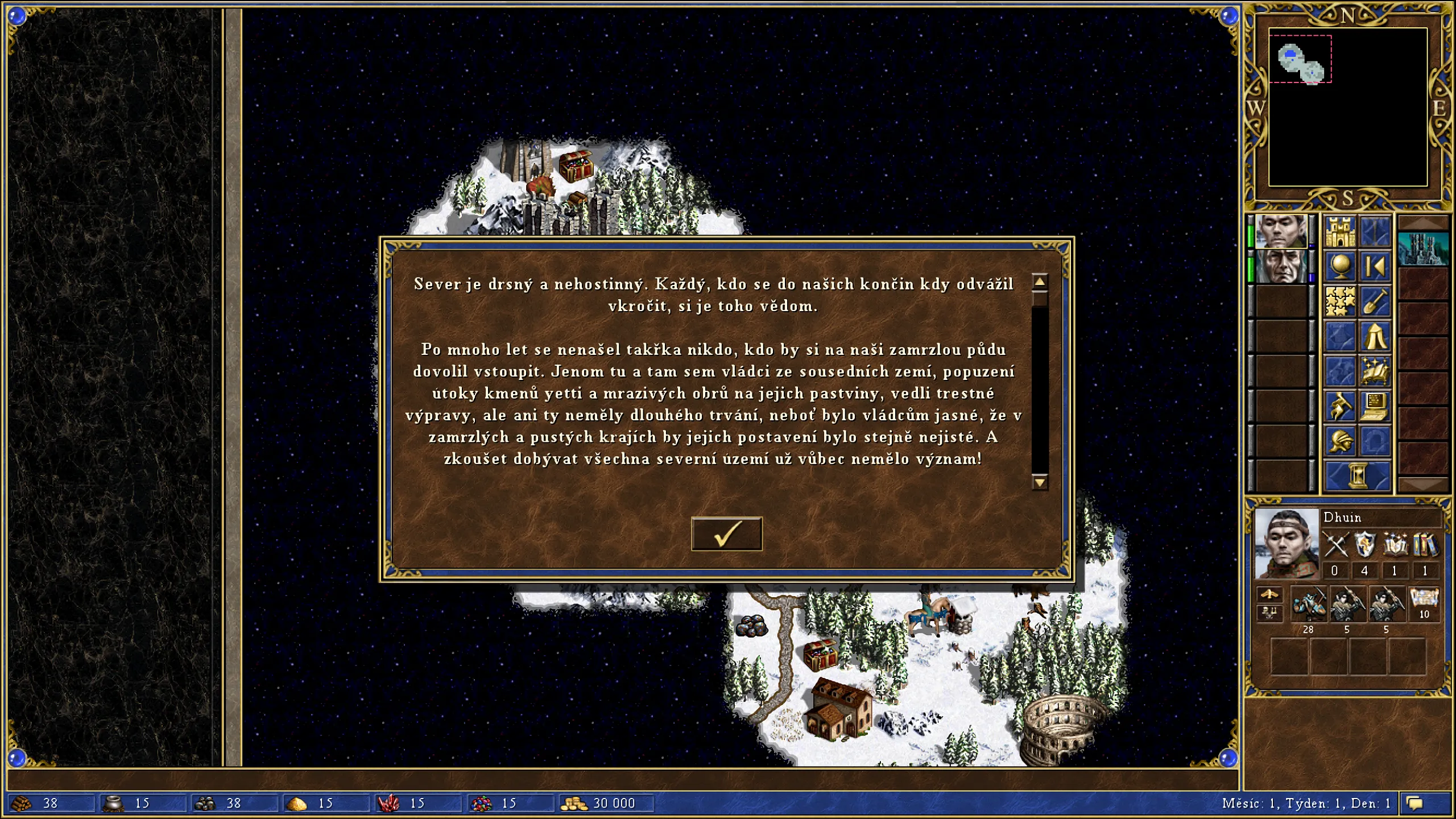Click the gold counter showing 30 000
This screenshot has height=819, width=1456.
click(x=606, y=804)
